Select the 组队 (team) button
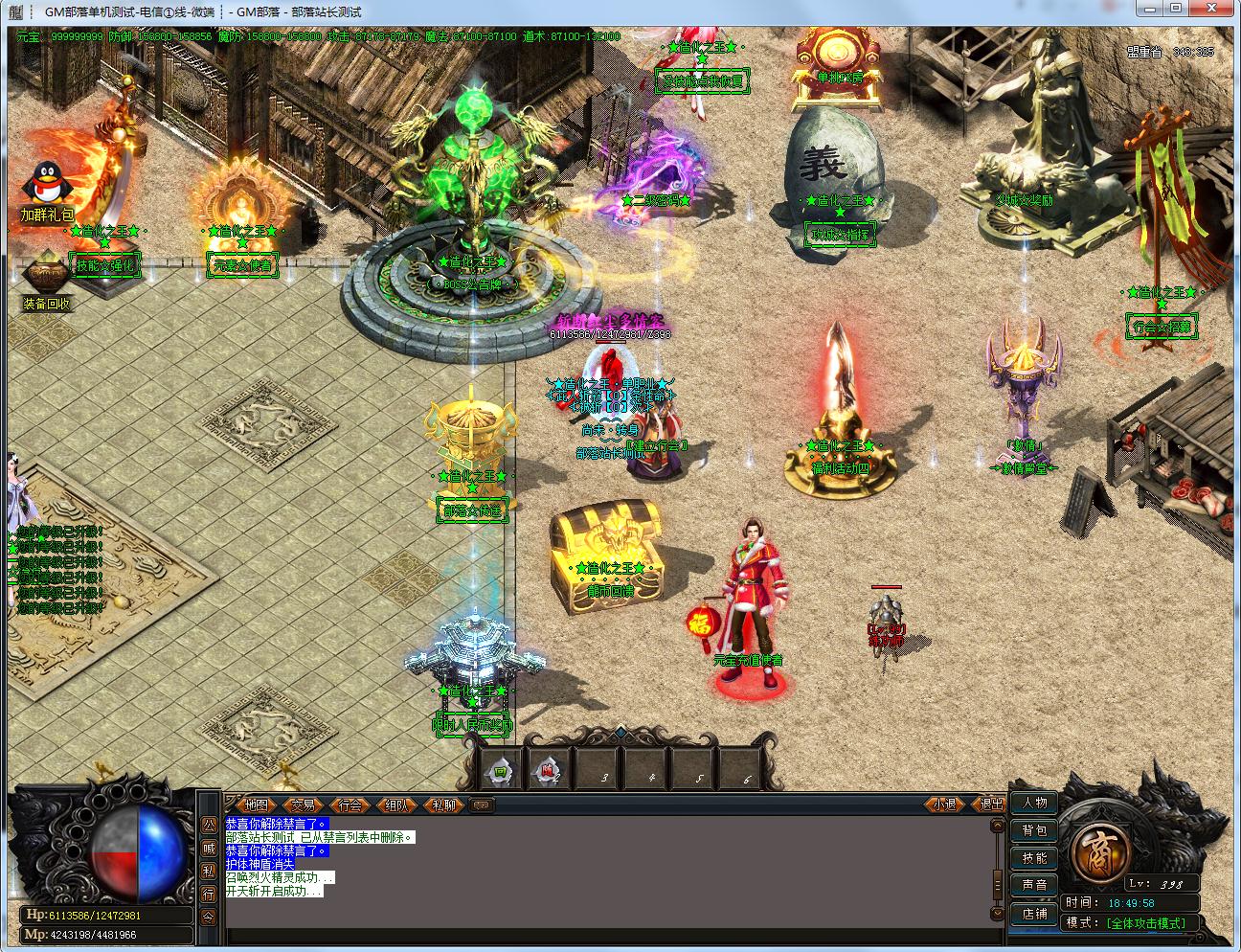The image size is (1241, 952). click(x=396, y=805)
